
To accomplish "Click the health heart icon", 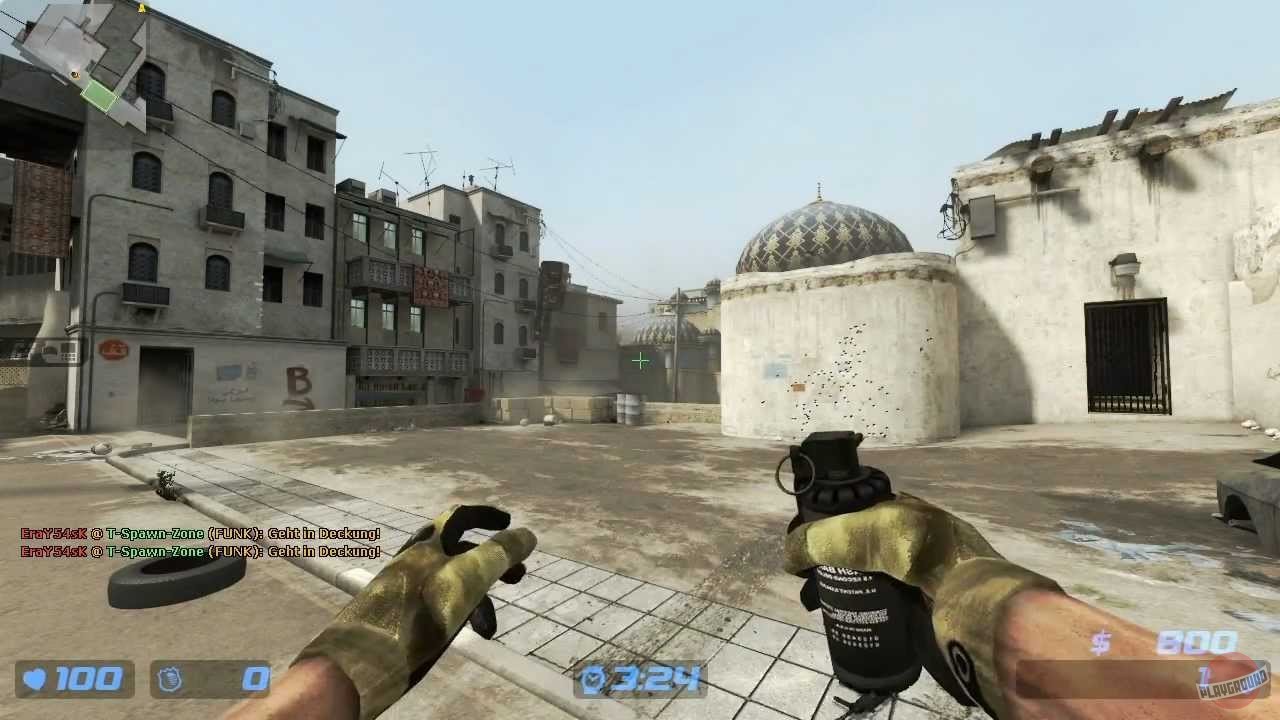I will [32, 680].
